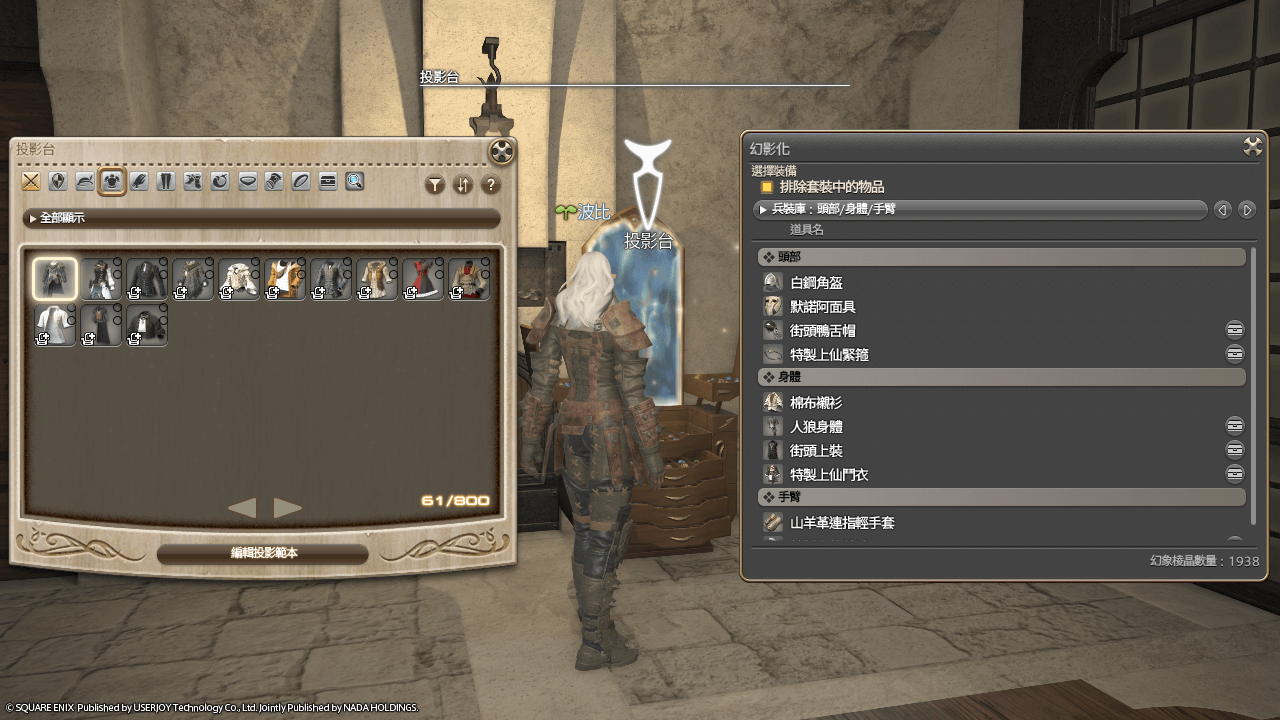Image resolution: width=1280 pixels, height=720 pixels.
Task: Close the 幻影化 window
Action: [1252, 147]
